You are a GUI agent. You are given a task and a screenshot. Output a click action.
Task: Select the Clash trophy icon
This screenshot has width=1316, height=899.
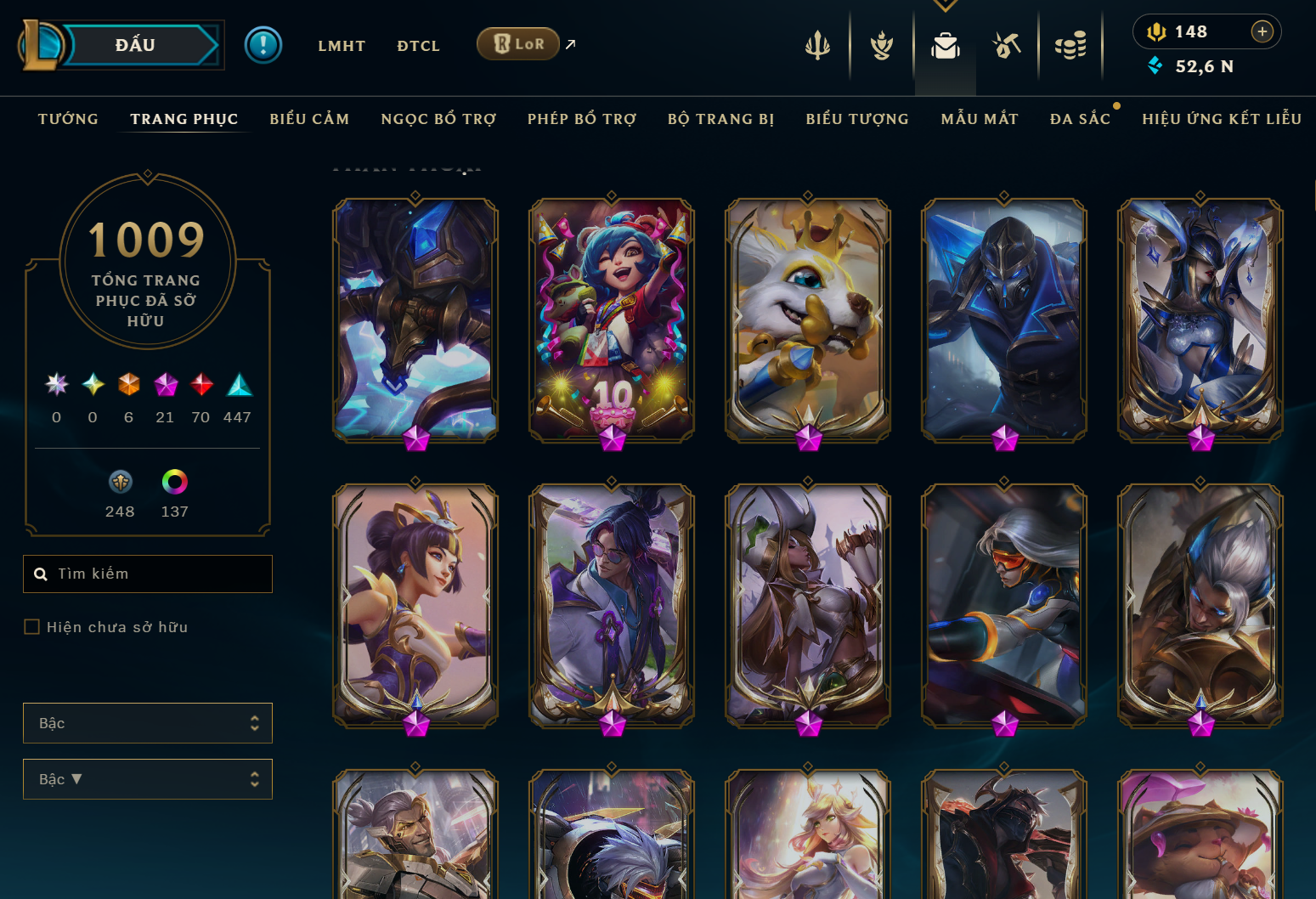click(881, 47)
